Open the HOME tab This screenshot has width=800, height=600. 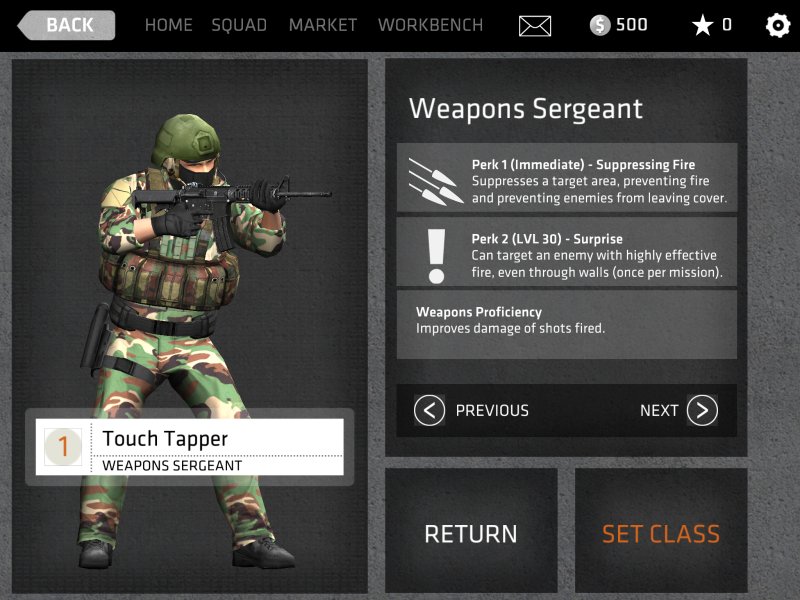[x=168, y=25]
